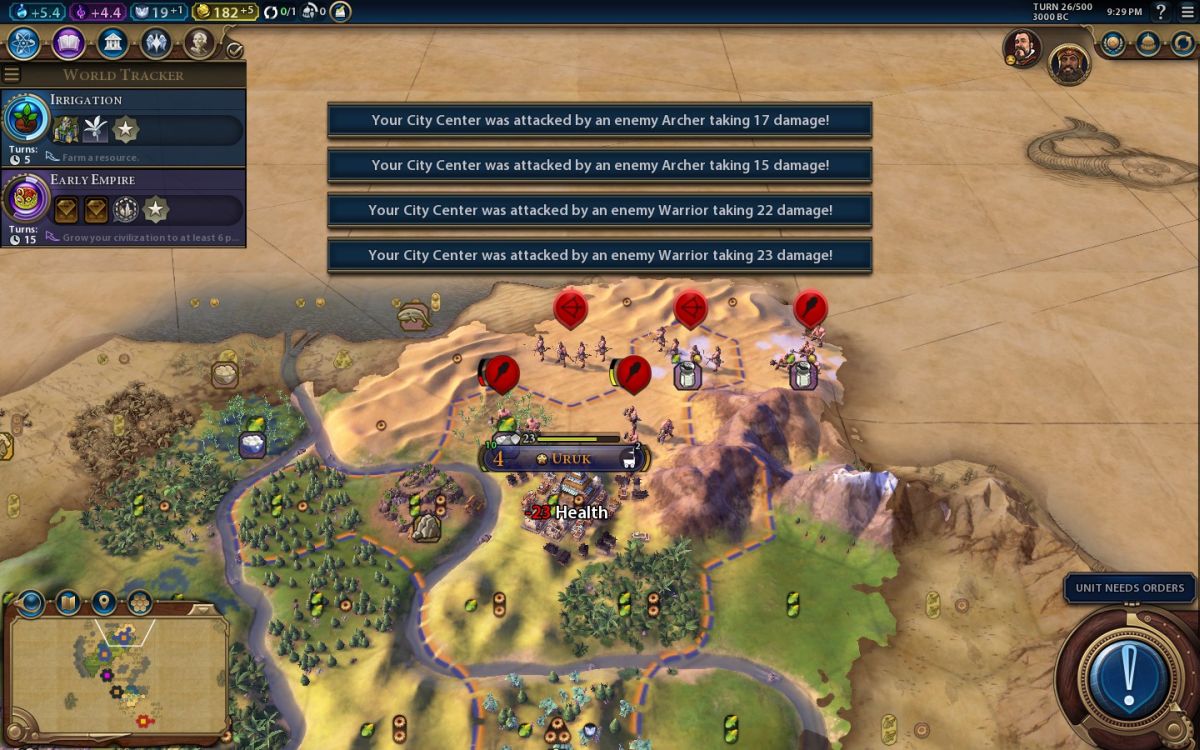Toggle the World Tracker hamburger menu
1200x750 pixels.
pyautogui.click(x=12, y=75)
